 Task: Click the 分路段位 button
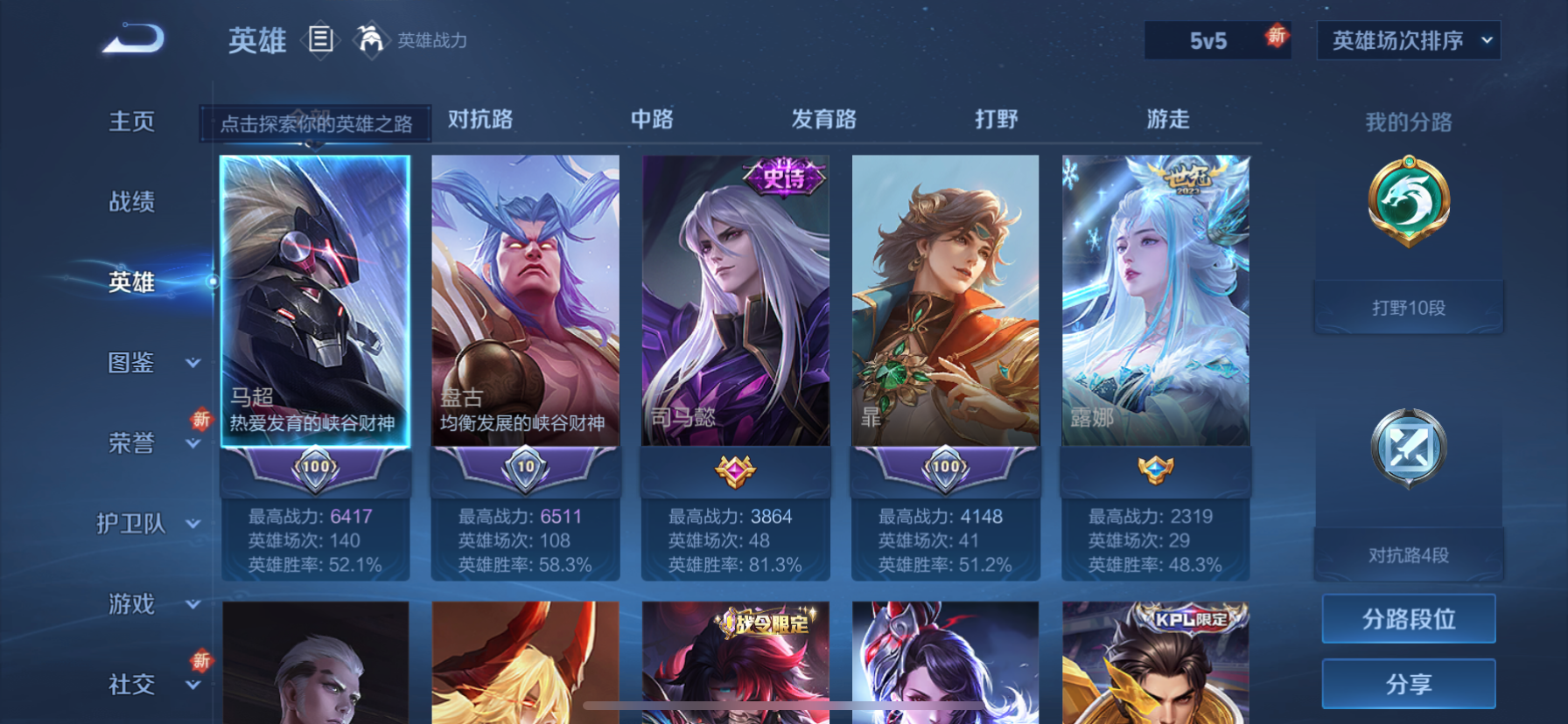point(1407,618)
